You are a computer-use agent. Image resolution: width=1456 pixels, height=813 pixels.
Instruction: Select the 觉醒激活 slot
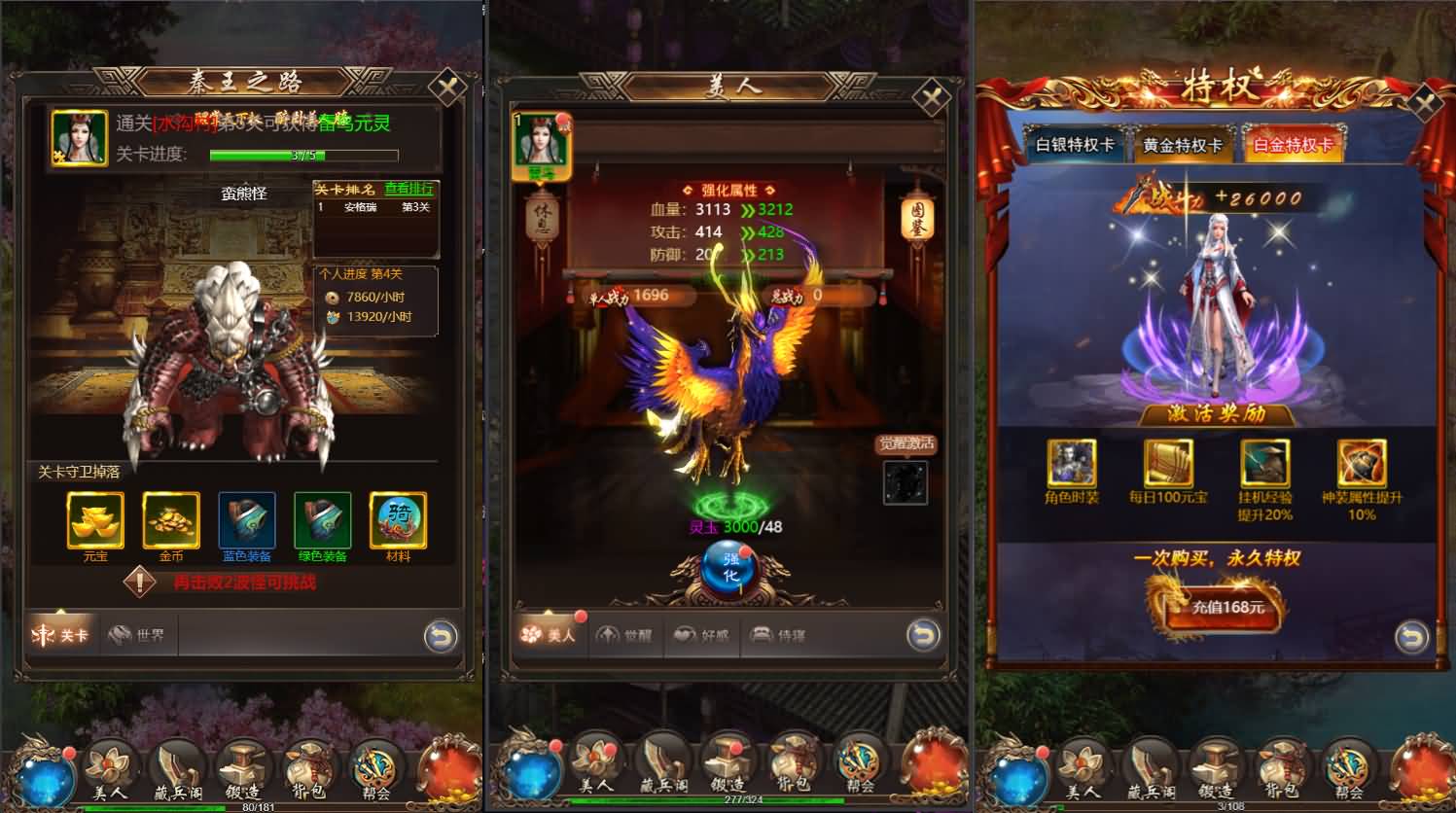click(905, 482)
